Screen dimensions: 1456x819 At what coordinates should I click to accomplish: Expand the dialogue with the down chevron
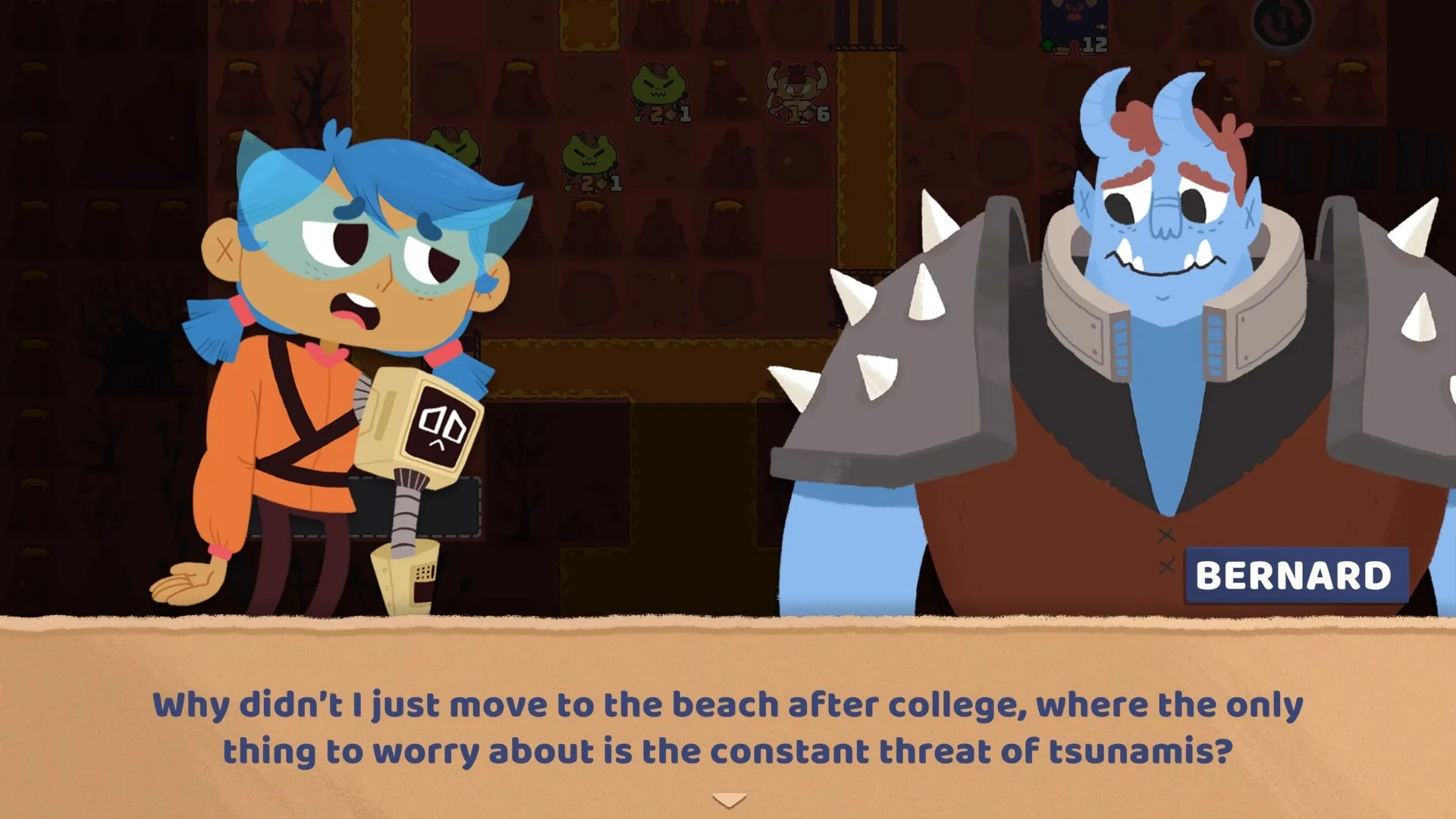(x=728, y=798)
